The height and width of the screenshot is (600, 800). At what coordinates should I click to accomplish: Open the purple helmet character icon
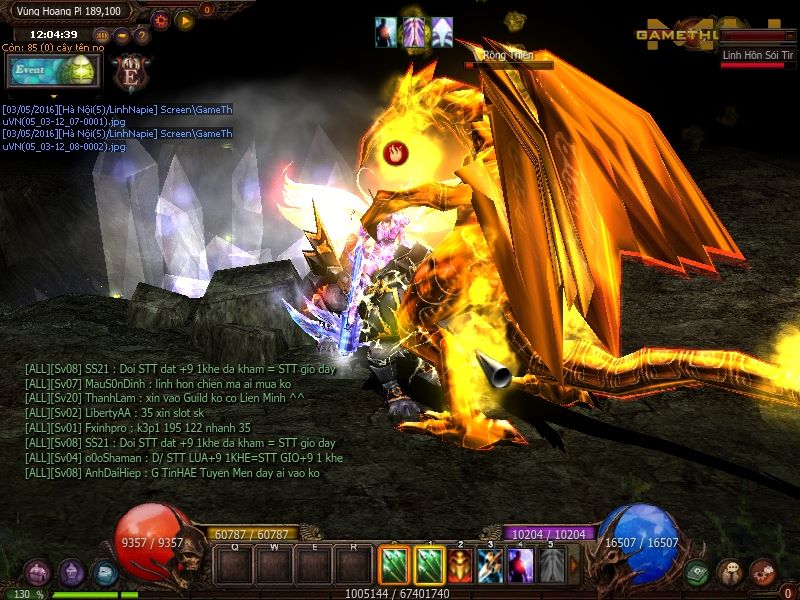pos(71,573)
